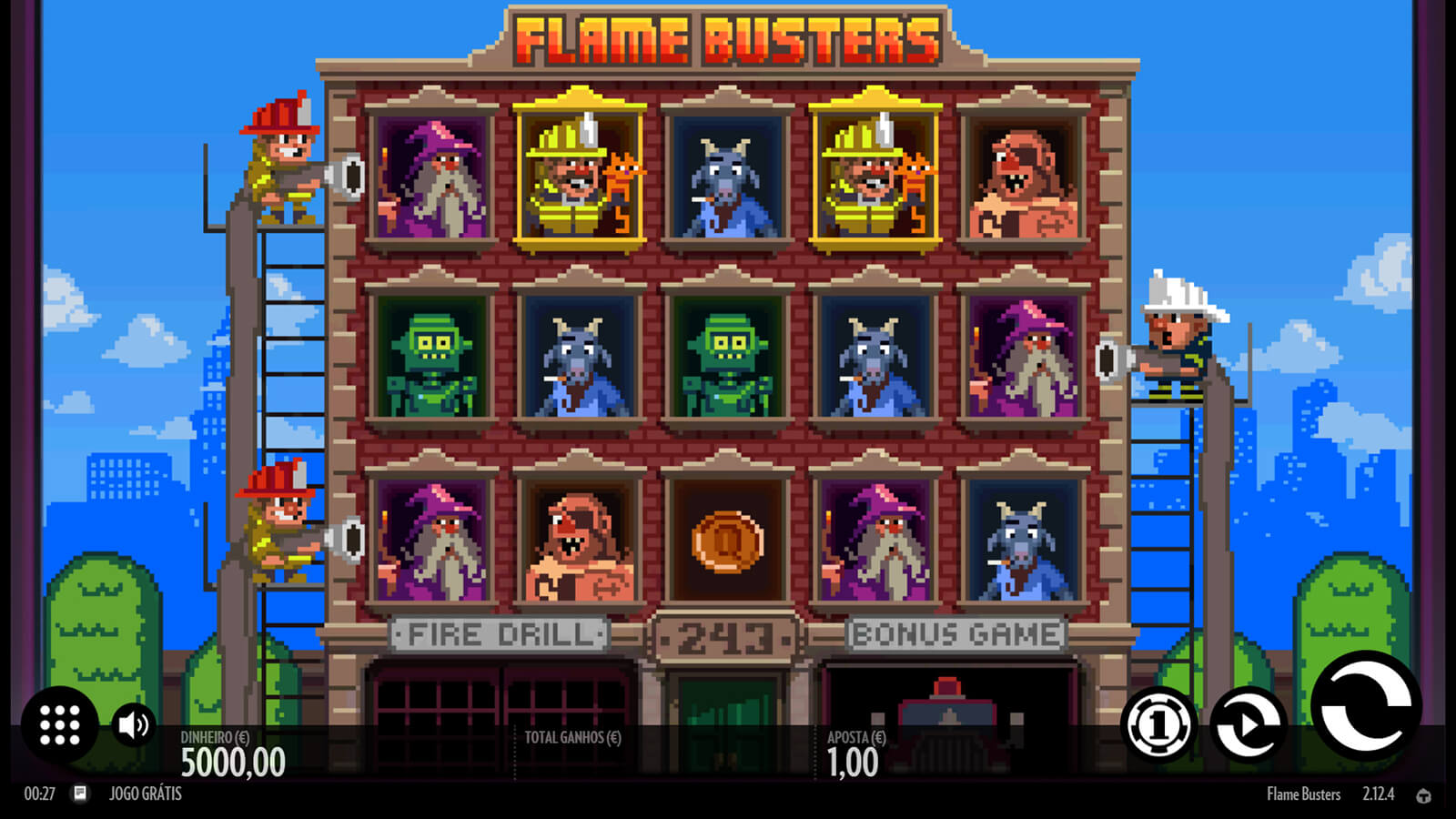Click the small note icon beside the timer
The height and width of the screenshot is (819, 1456).
point(80,794)
